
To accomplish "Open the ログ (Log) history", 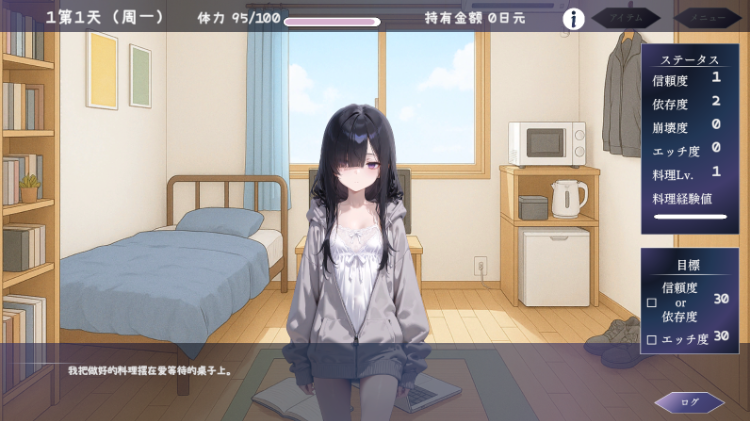I will [690, 402].
